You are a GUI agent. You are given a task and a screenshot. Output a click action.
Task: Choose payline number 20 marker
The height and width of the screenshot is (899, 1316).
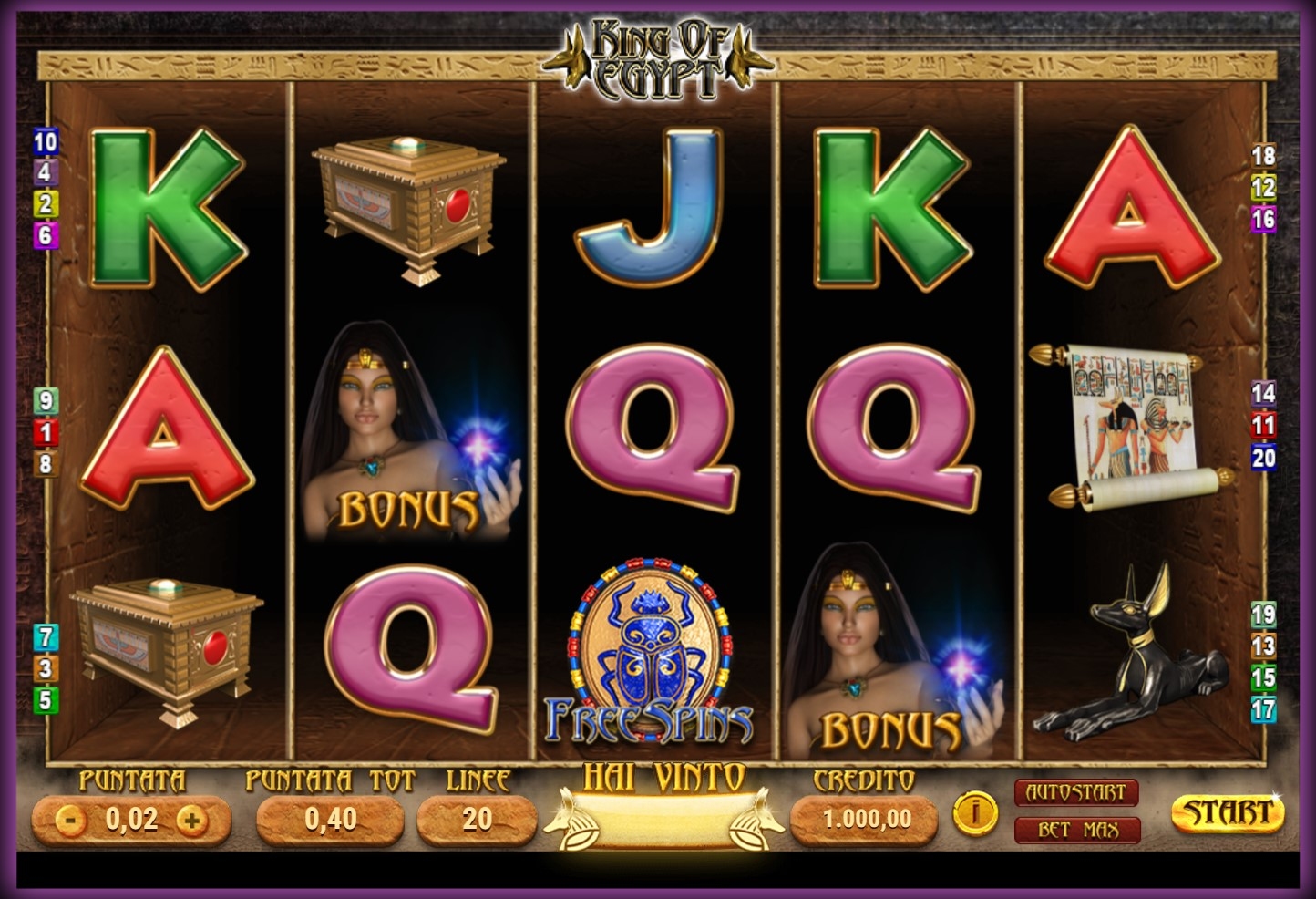tap(1263, 457)
